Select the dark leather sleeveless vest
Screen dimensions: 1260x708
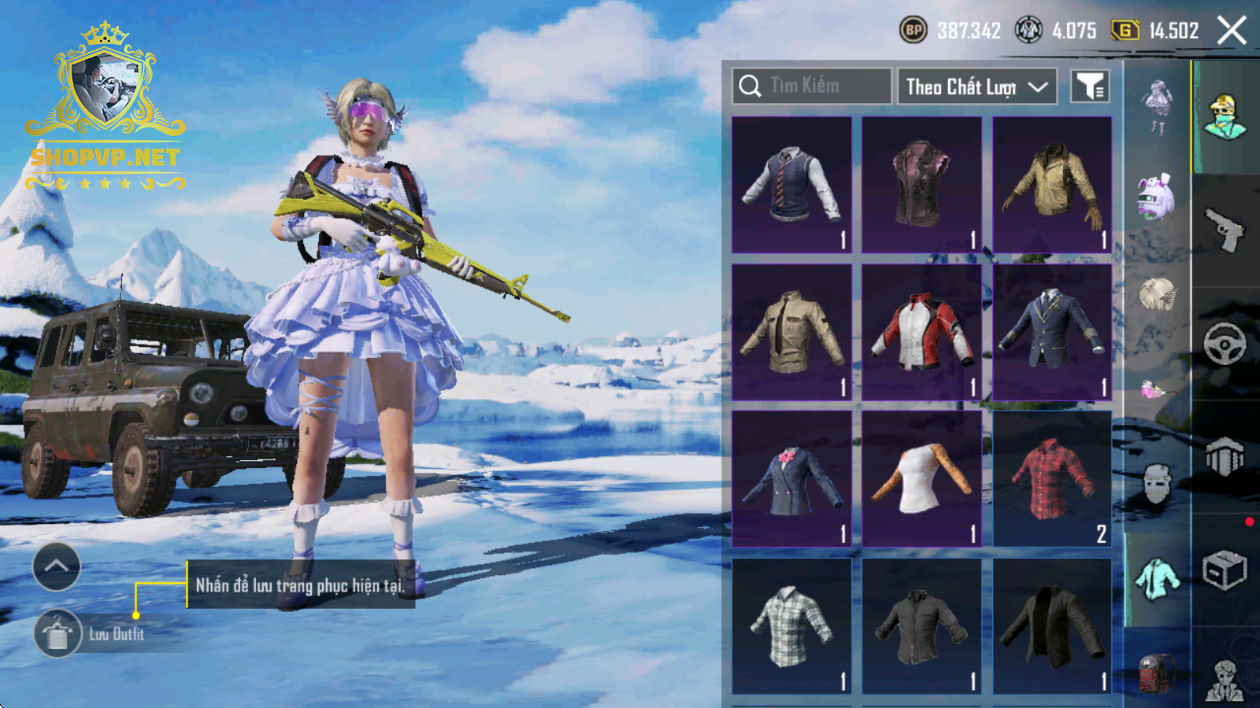(922, 185)
